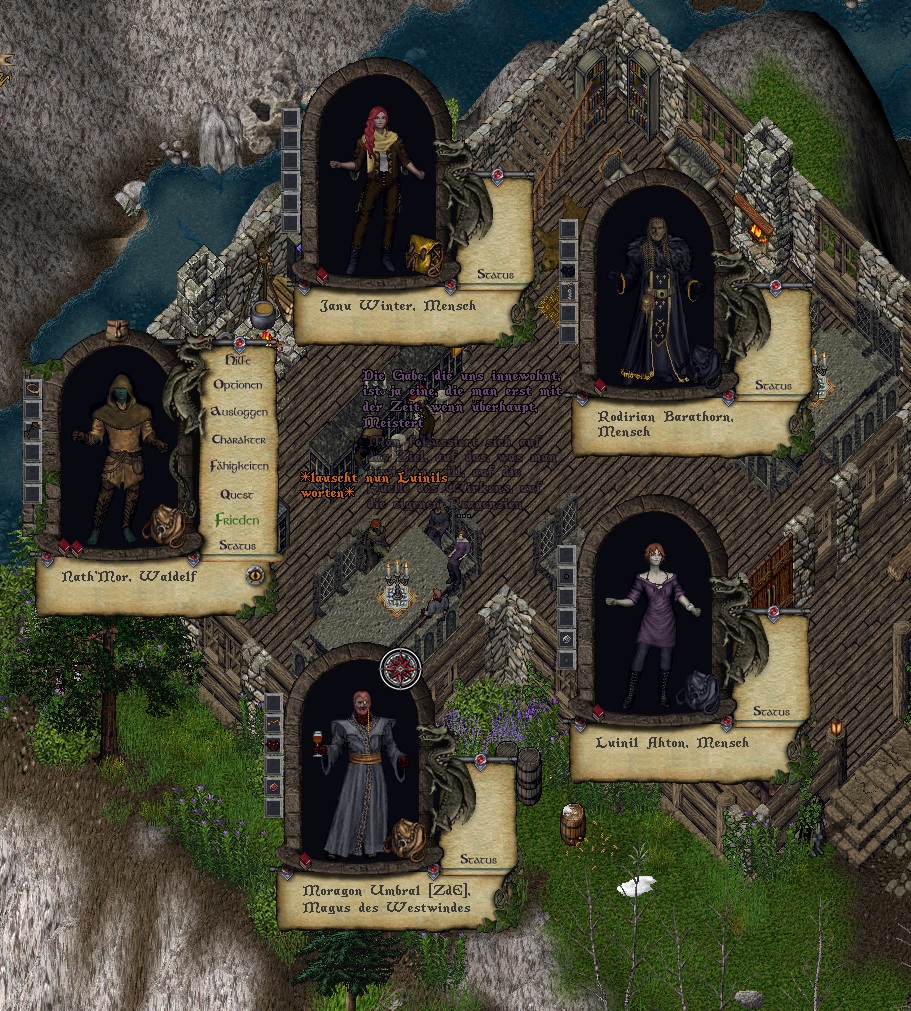Open the Quest log
Image resolution: width=911 pixels, height=1011 pixels.
(237, 494)
